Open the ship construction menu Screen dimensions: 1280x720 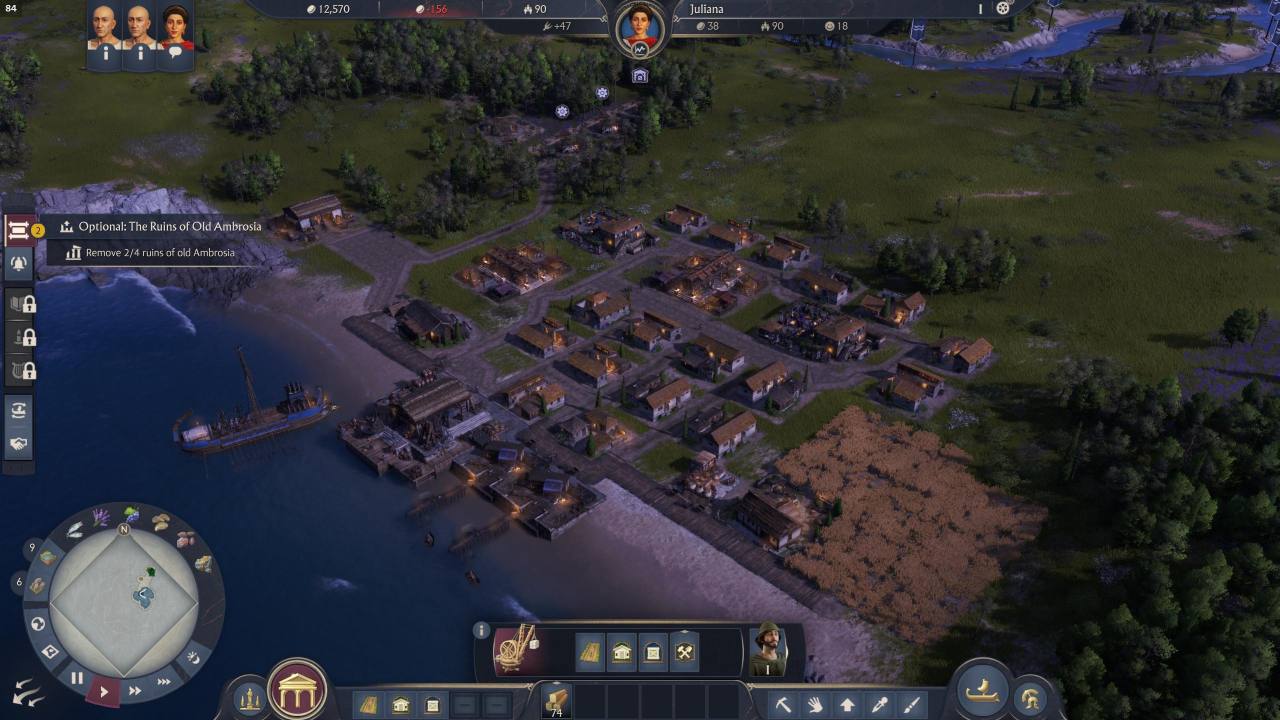(982, 689)
